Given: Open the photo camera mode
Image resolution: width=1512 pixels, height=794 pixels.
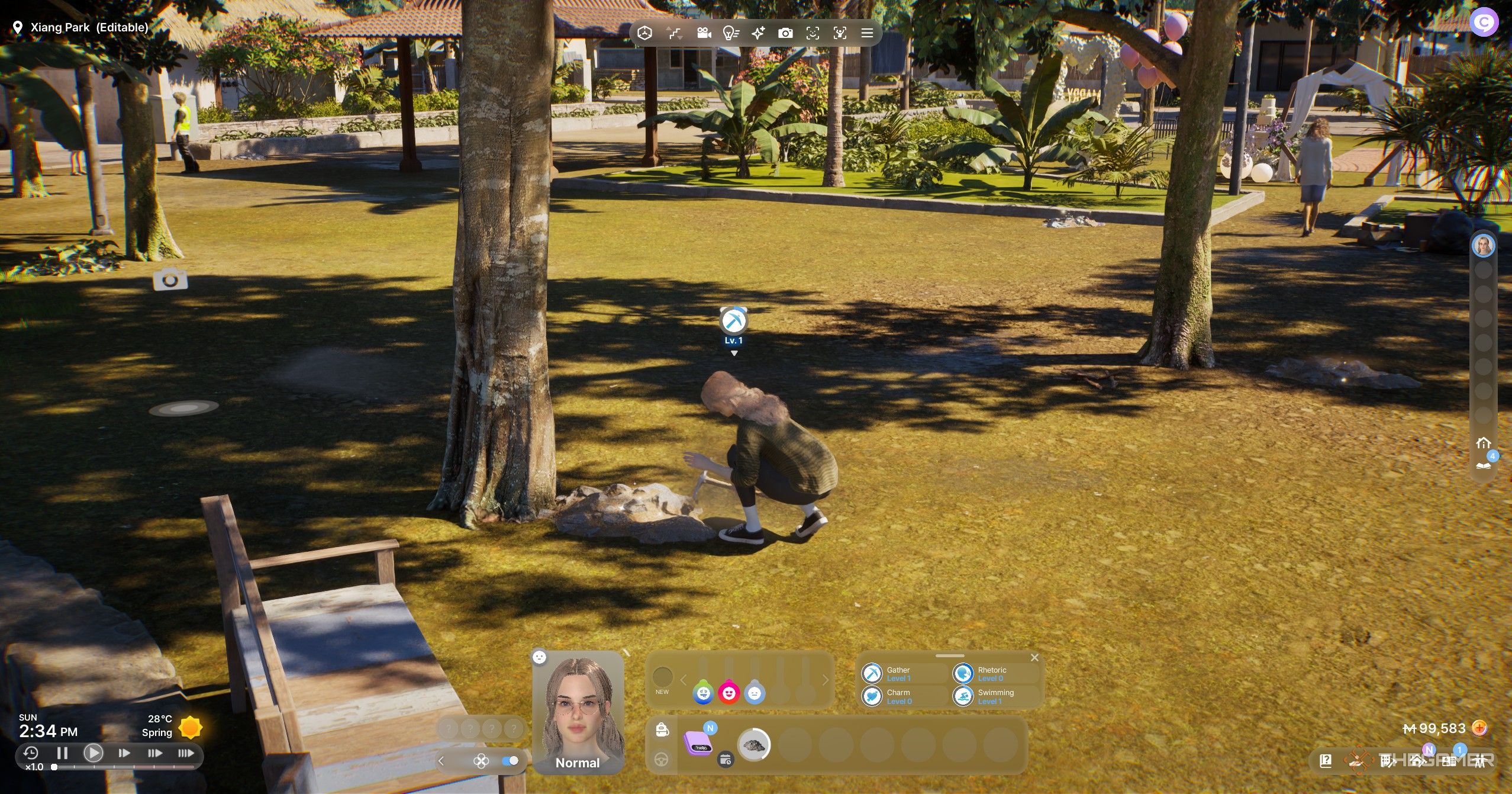Looking at the screenshot, I should 785,33.
